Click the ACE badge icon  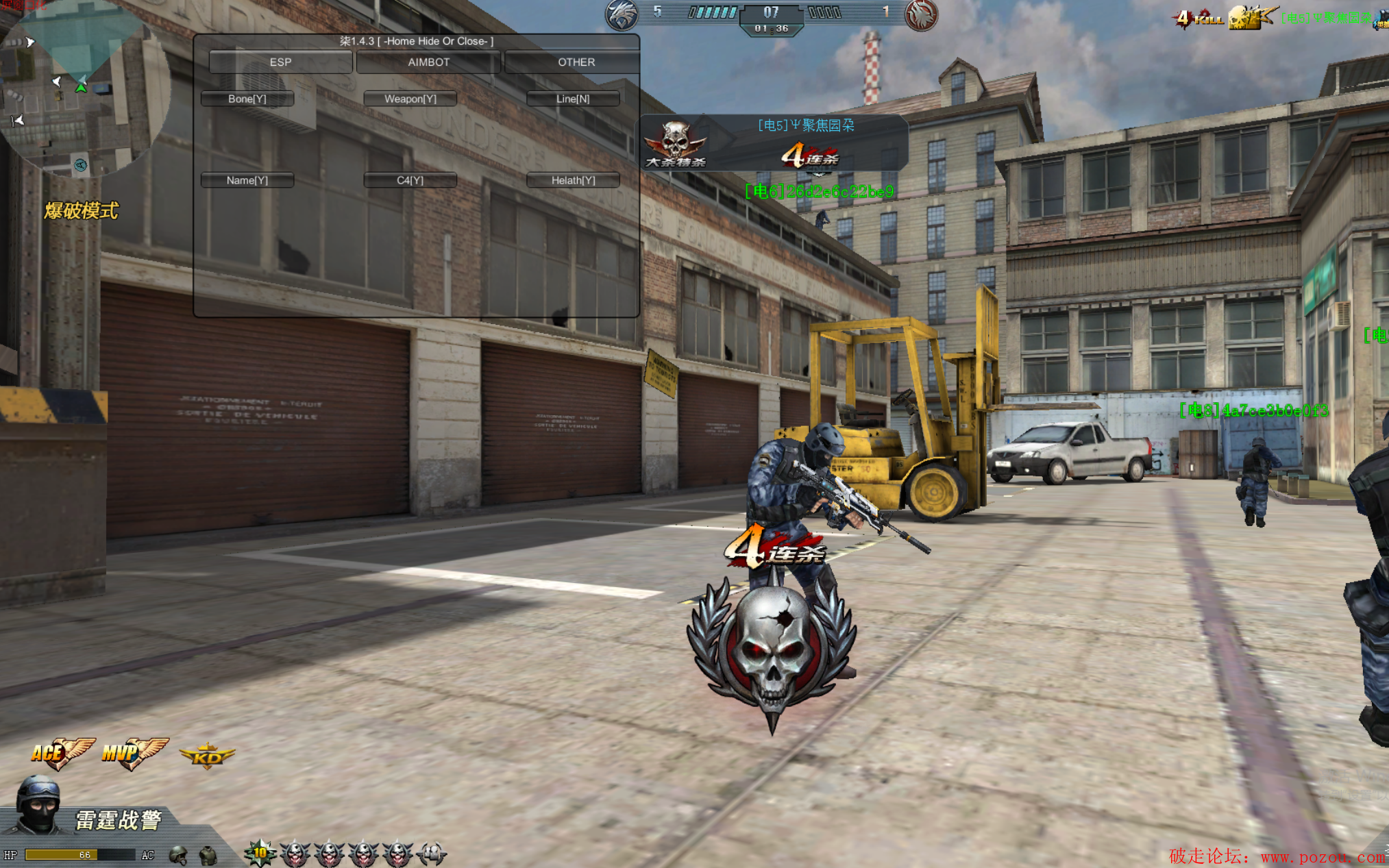[60, 753]
